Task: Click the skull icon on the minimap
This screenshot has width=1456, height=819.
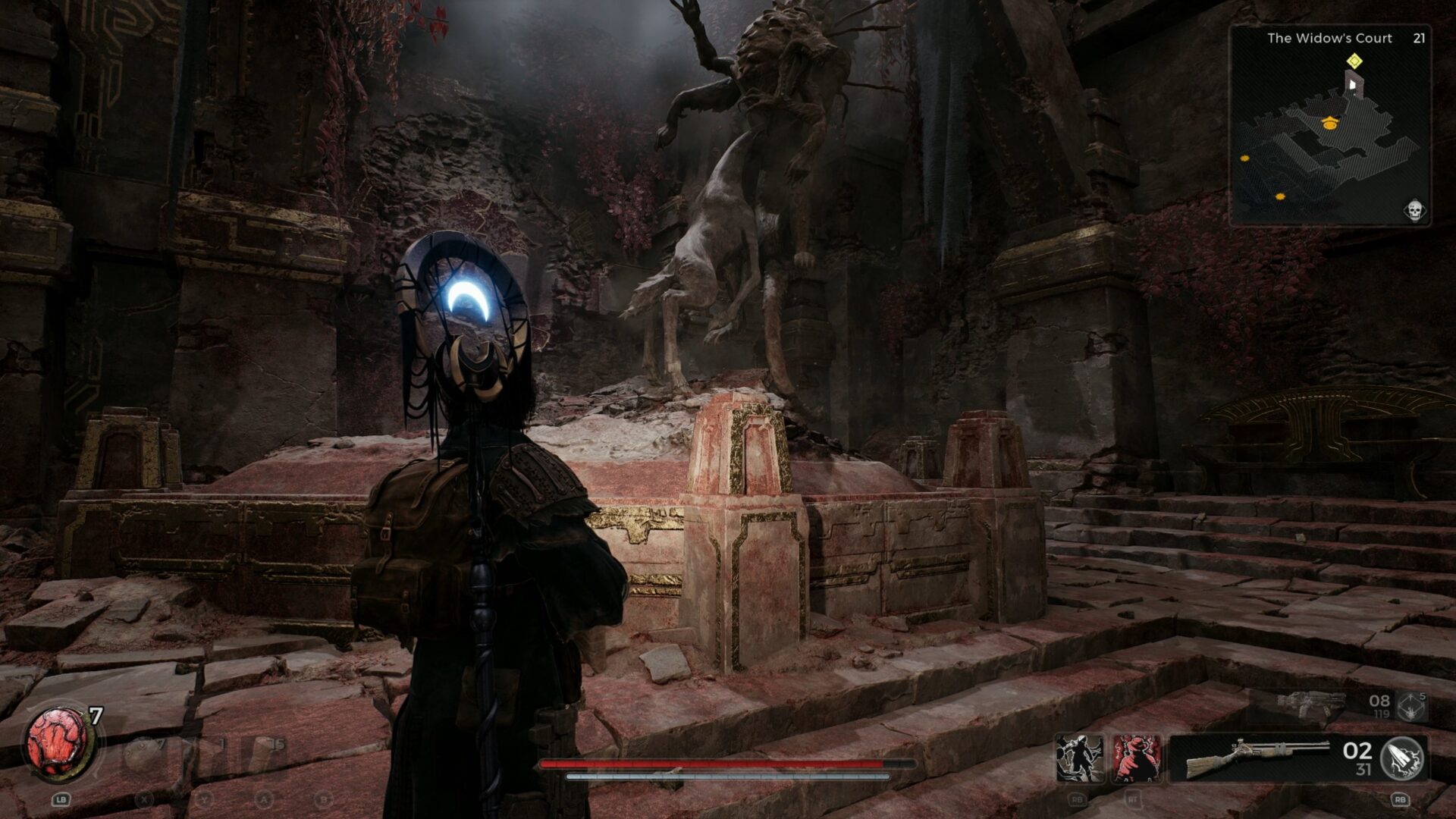Action: [1414, 211]
